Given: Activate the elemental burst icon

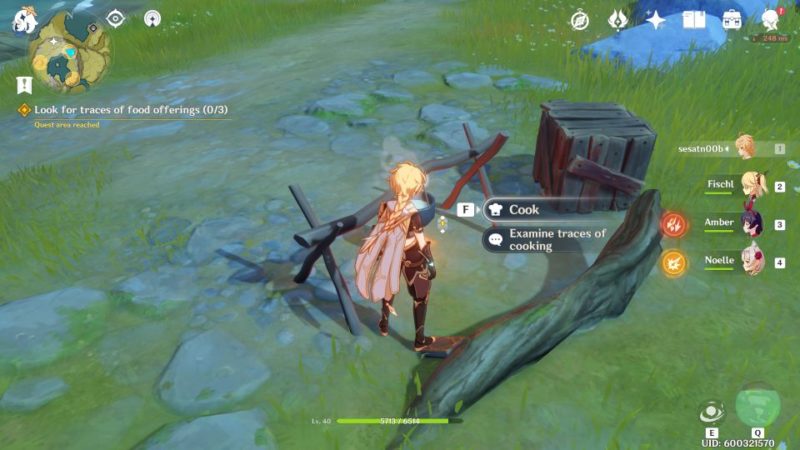Looking at the screenshot, I should pos(759,405).
